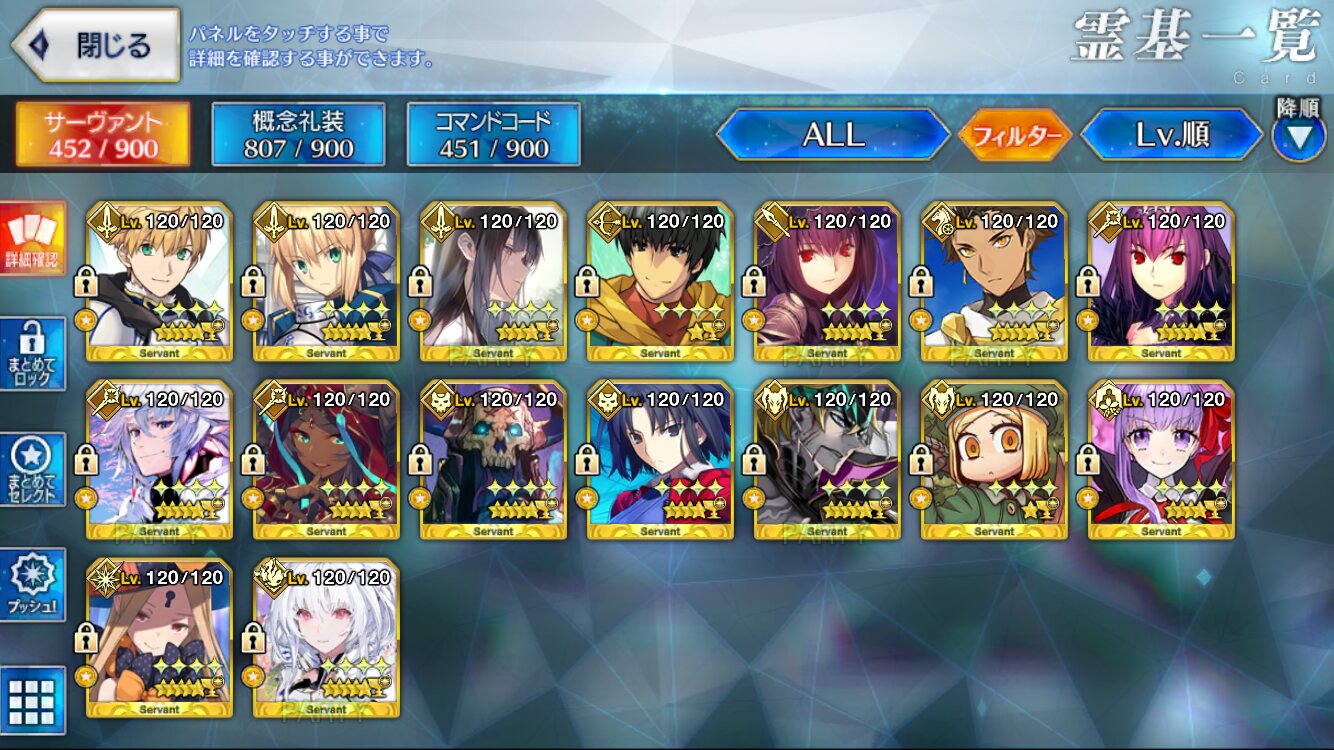Show the コマンドコード tab
This screenshot has width=1334, height=750.
(493, 134)
